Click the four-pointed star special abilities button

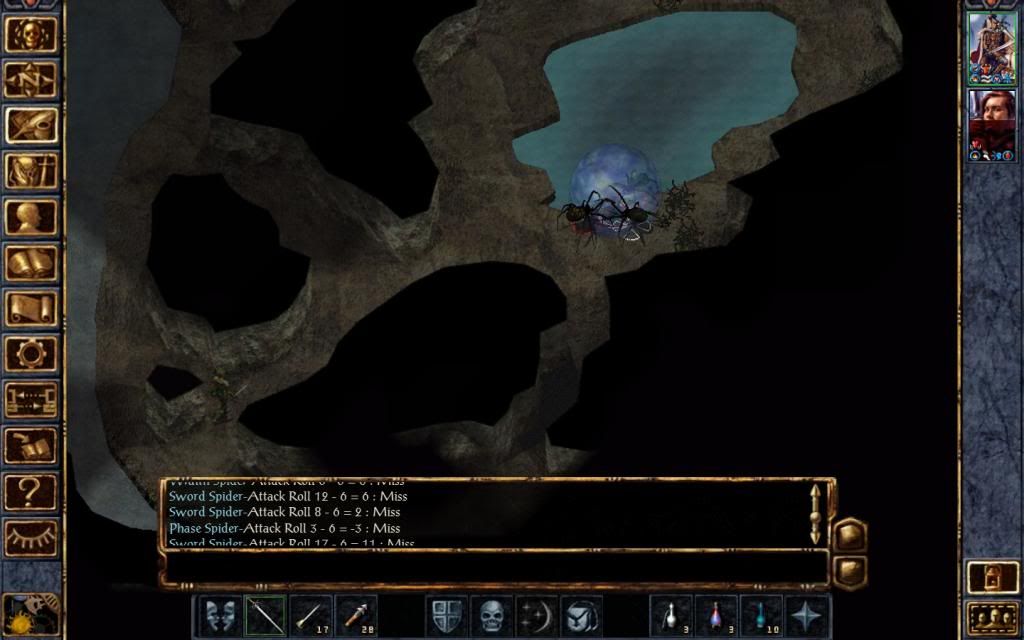click(x=806, y=615)
